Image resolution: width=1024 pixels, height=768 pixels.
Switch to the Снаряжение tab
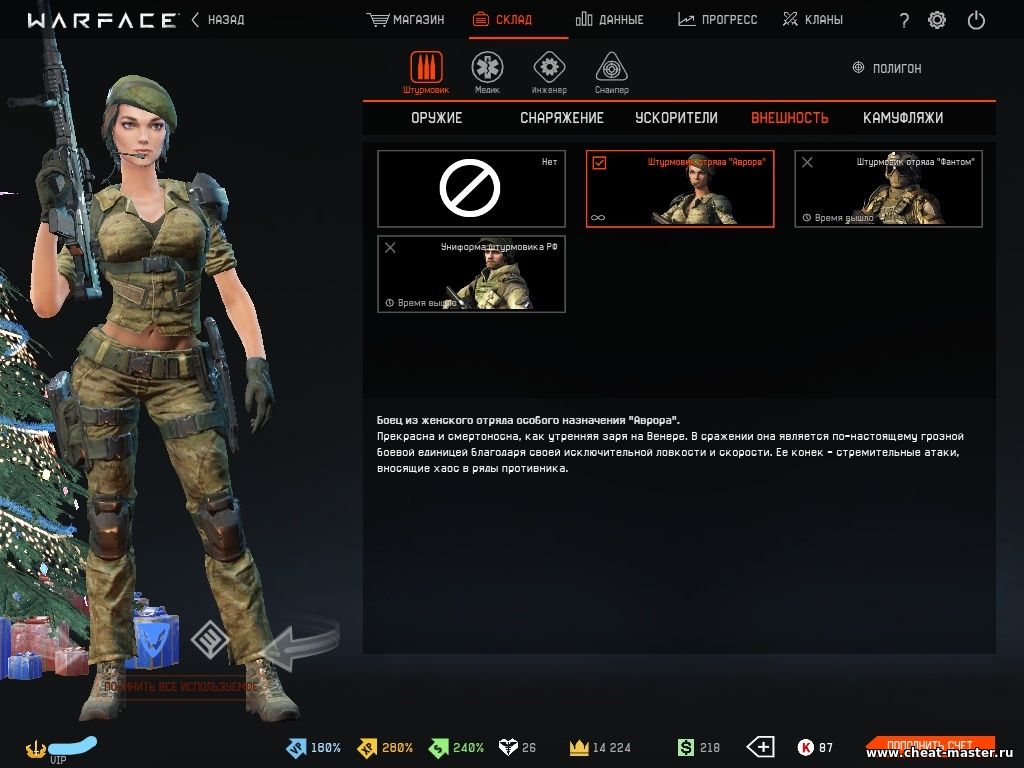coord(561,118)
